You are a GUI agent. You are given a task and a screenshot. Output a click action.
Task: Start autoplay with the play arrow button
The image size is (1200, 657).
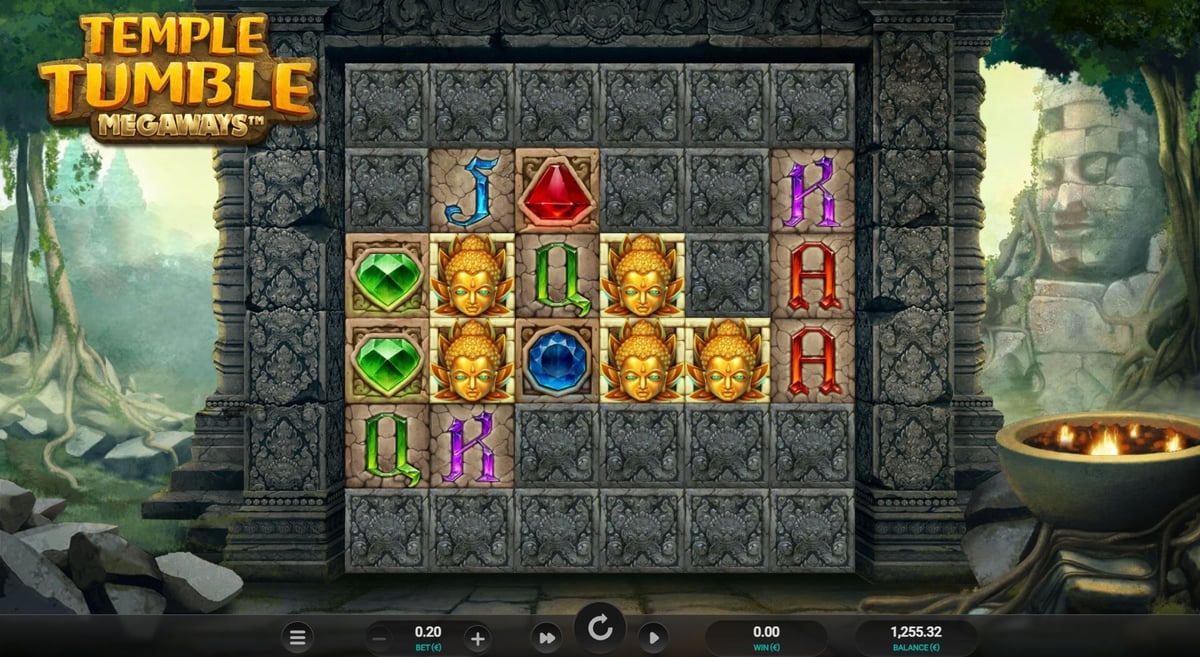coord(652,637)
